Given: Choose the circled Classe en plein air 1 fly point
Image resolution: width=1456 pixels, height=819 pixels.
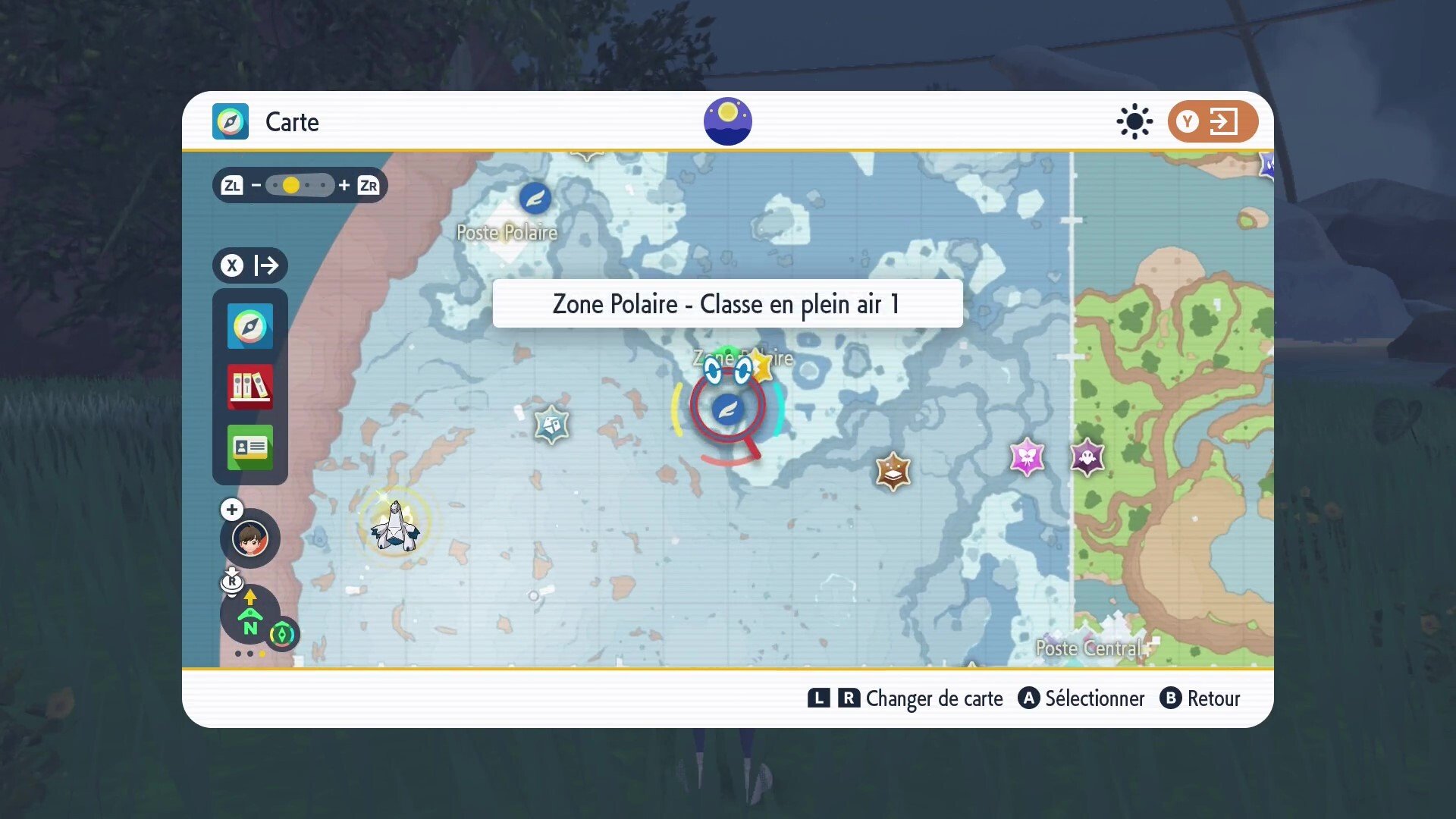Looking at the screenshot, I should [x=727, y=409].
